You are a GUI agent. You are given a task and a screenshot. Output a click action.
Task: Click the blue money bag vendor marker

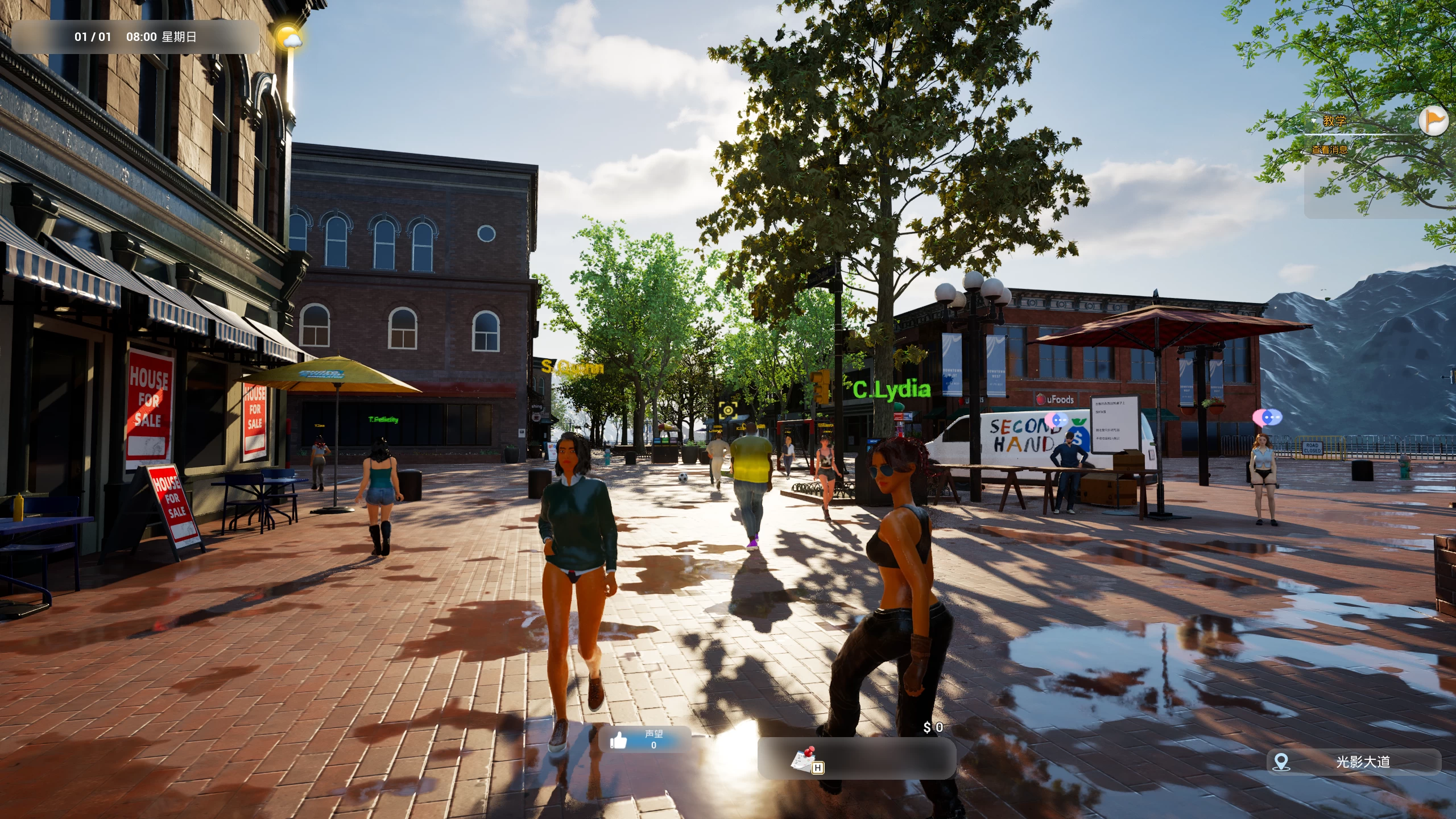(1078, 436)
